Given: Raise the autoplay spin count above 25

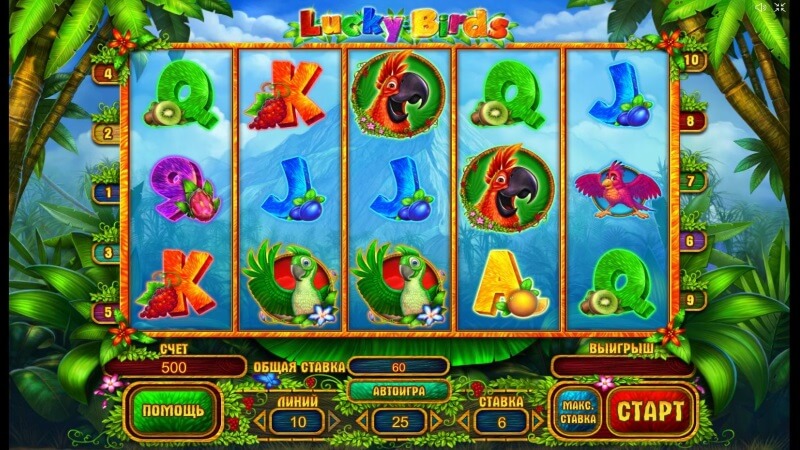Looking at the screenshot, I should click(x=436, y=420).
